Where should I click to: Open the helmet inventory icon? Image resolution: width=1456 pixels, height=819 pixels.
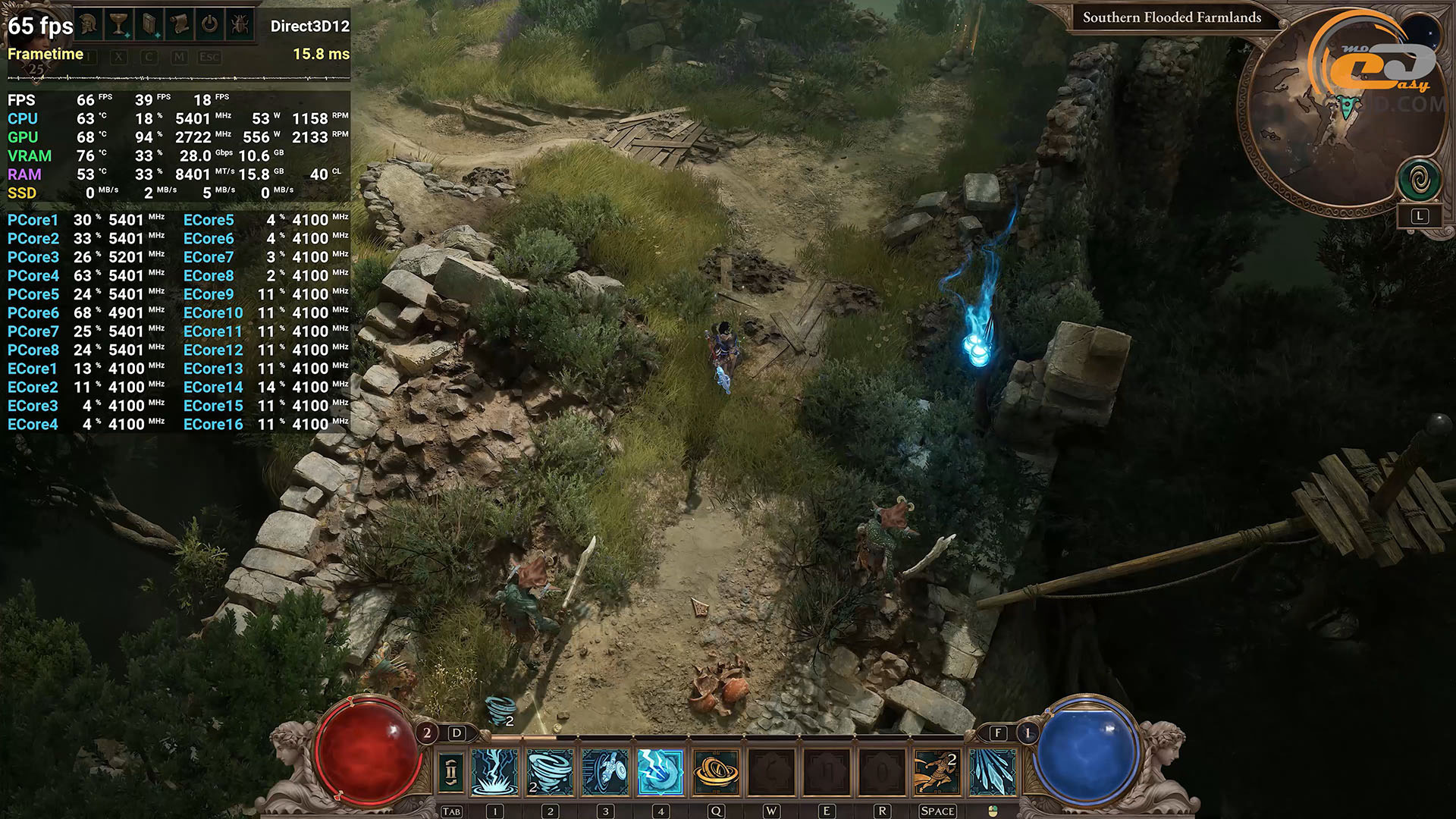[x=89, y=24]
